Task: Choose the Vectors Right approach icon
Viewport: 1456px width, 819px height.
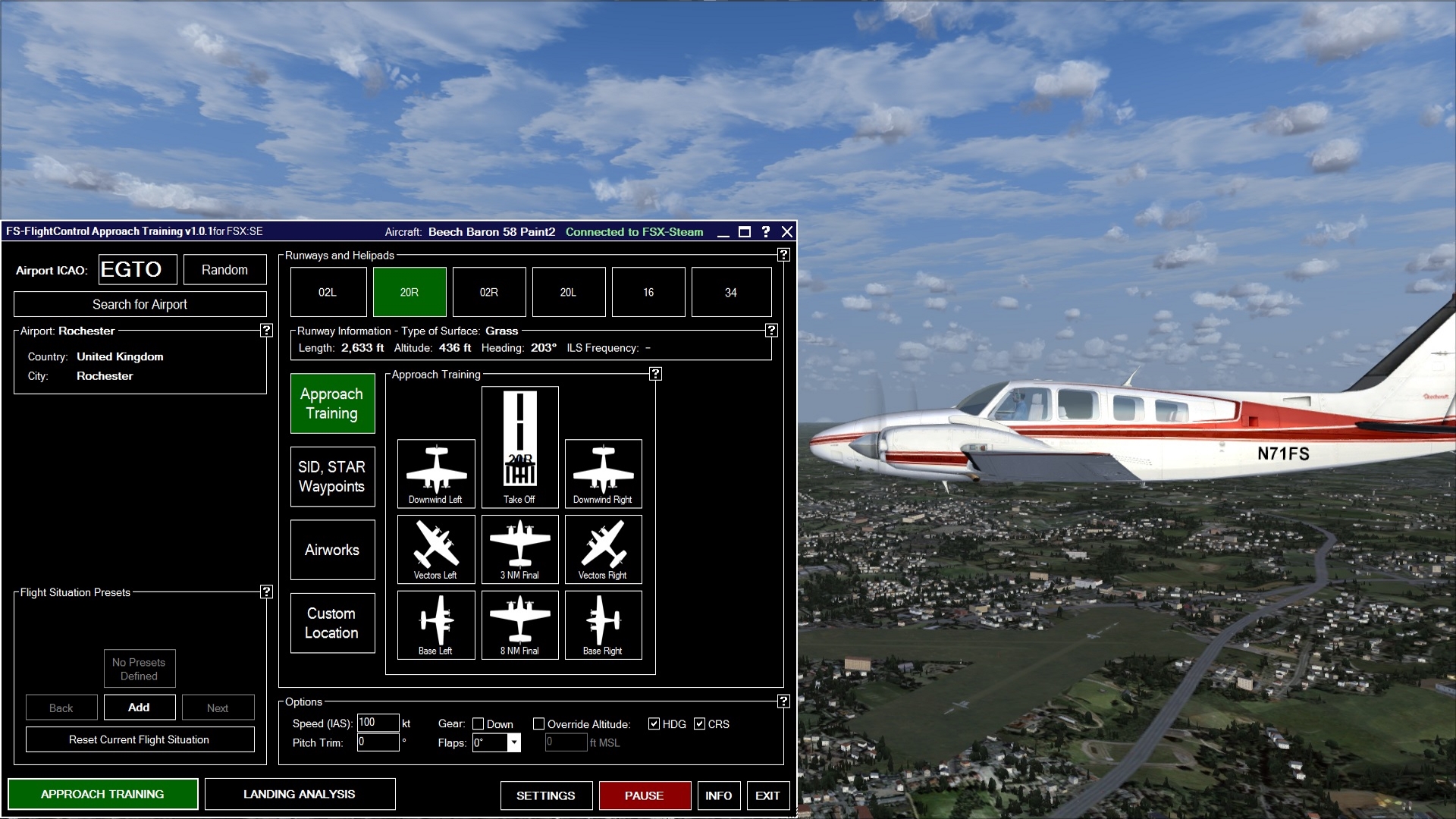Action: tap(603, 546)
